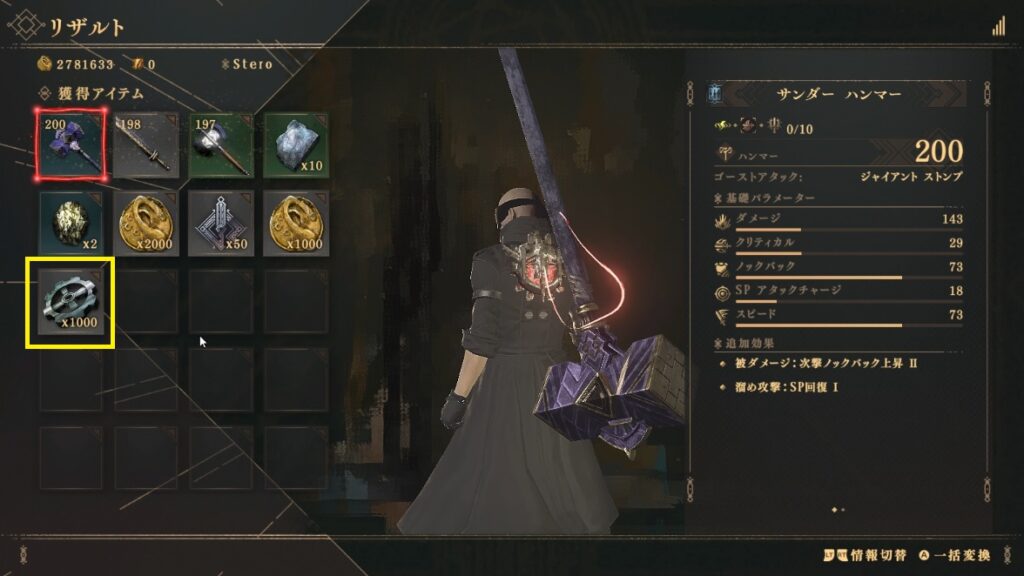This screenshot has height=576, width=1024.
Task: Pick the golden nugget x2 item
Action: point(70,221)
